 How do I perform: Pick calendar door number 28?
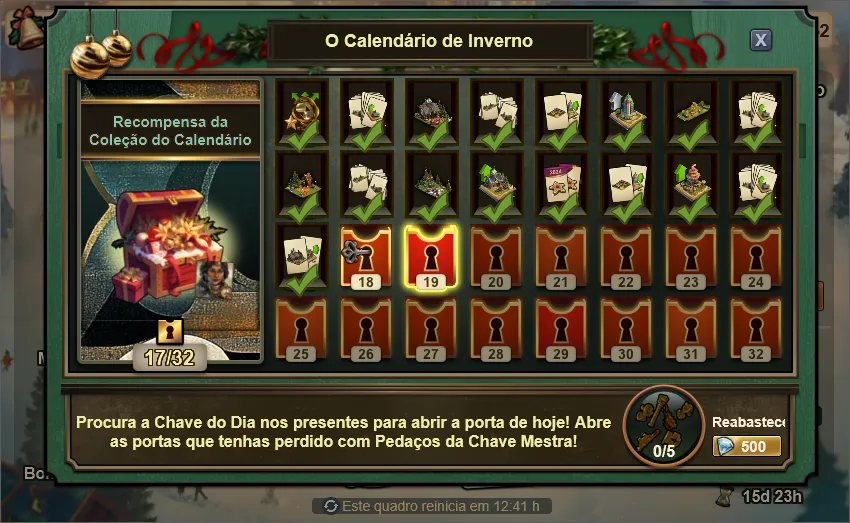click(x=496, y=326)
